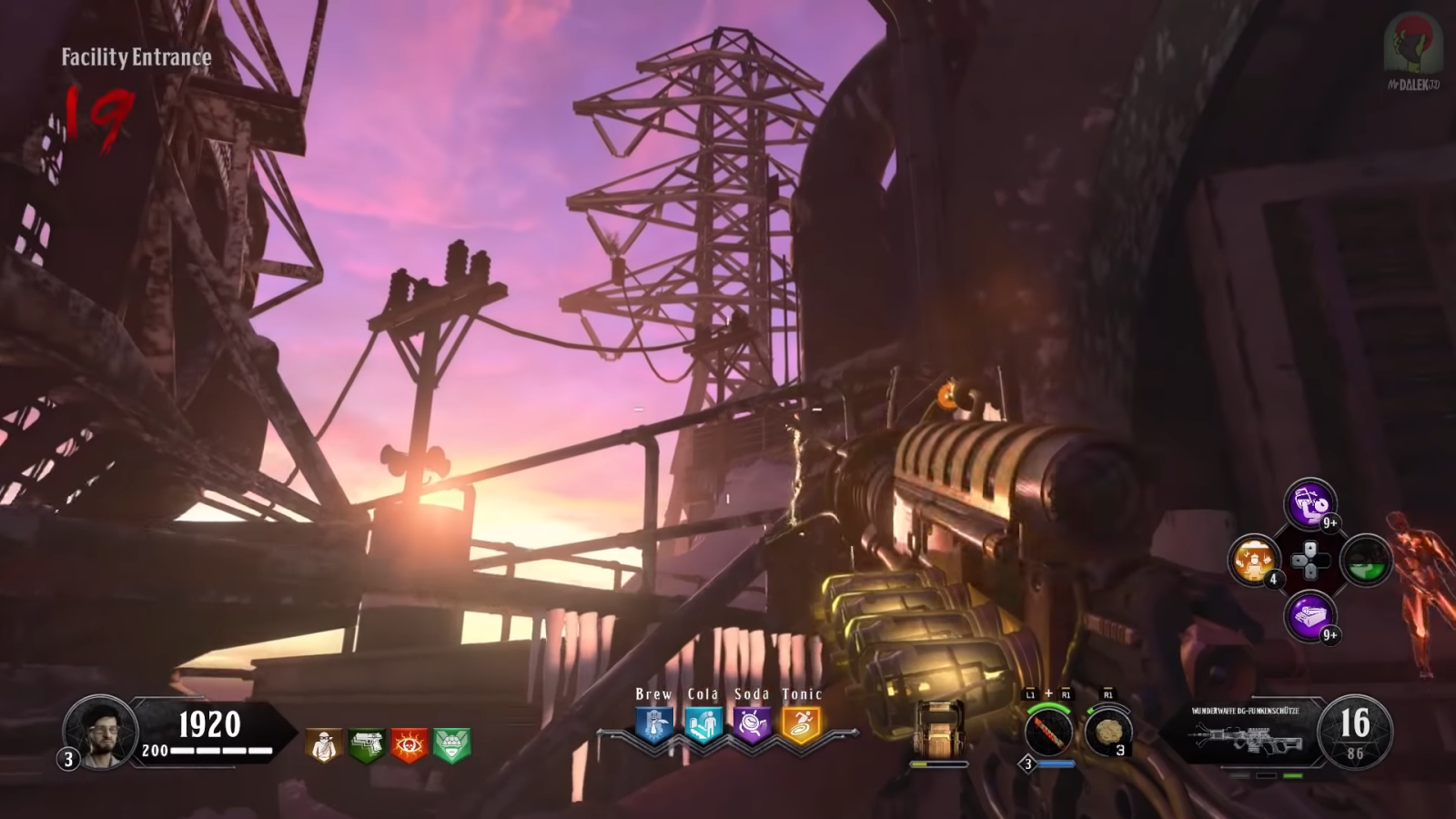Activate the red special weapon icon

click(1047, 732)
